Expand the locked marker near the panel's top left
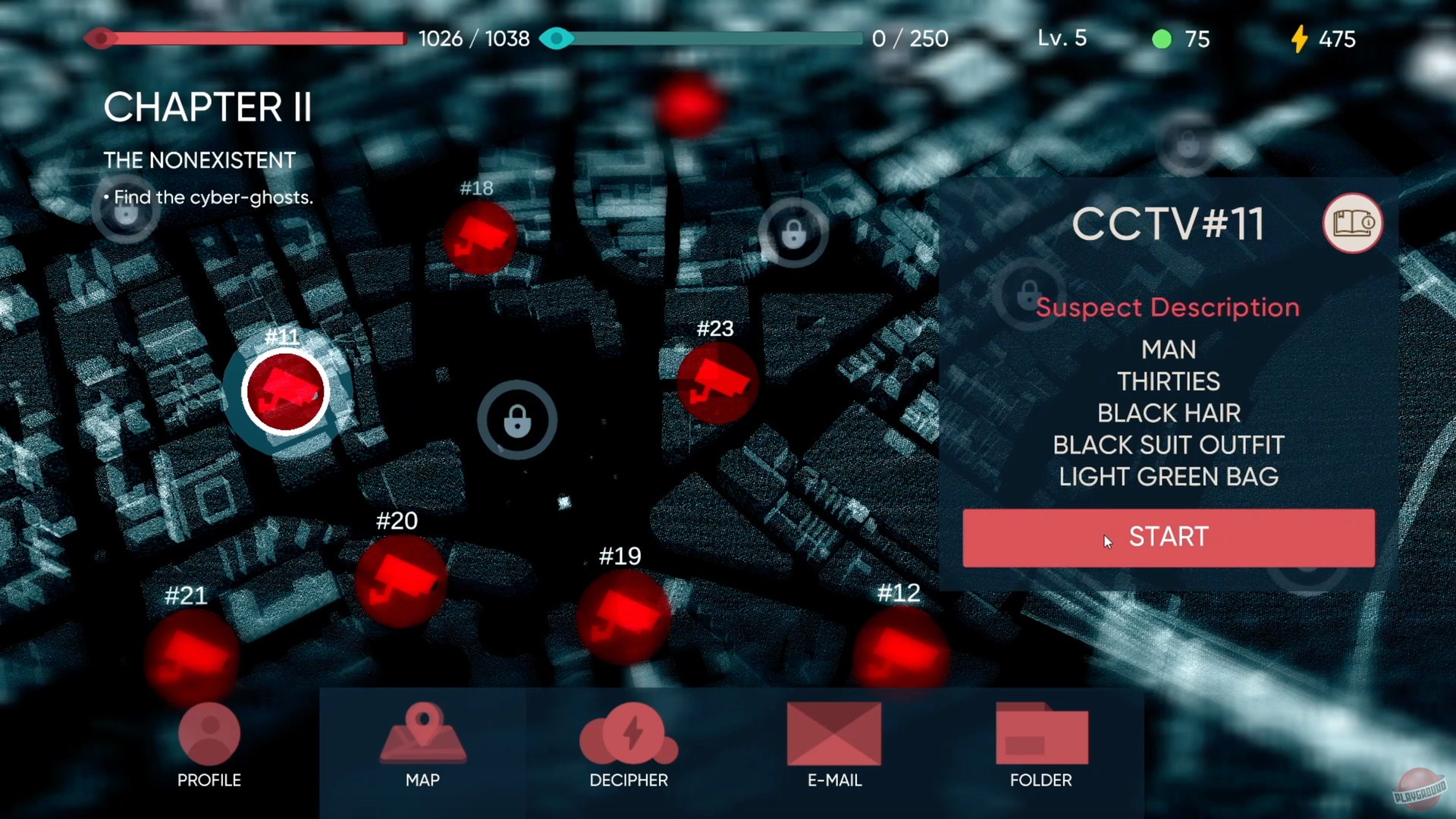 pos(1028,294)
